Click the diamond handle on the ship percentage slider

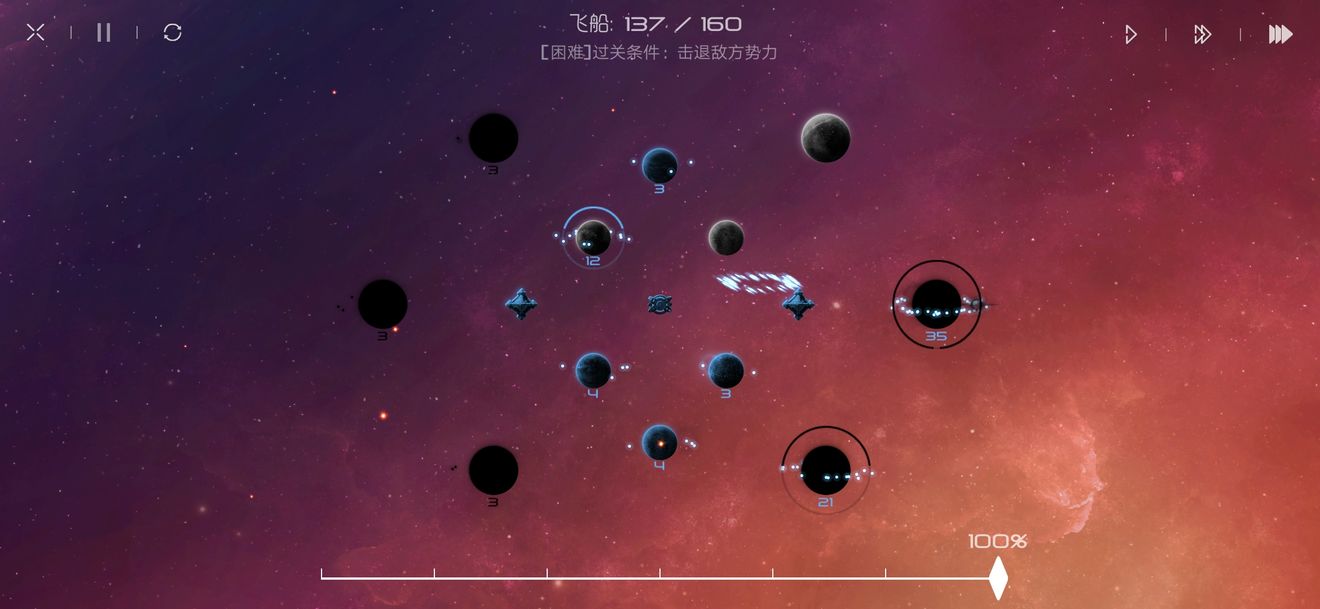coord(998,578)
